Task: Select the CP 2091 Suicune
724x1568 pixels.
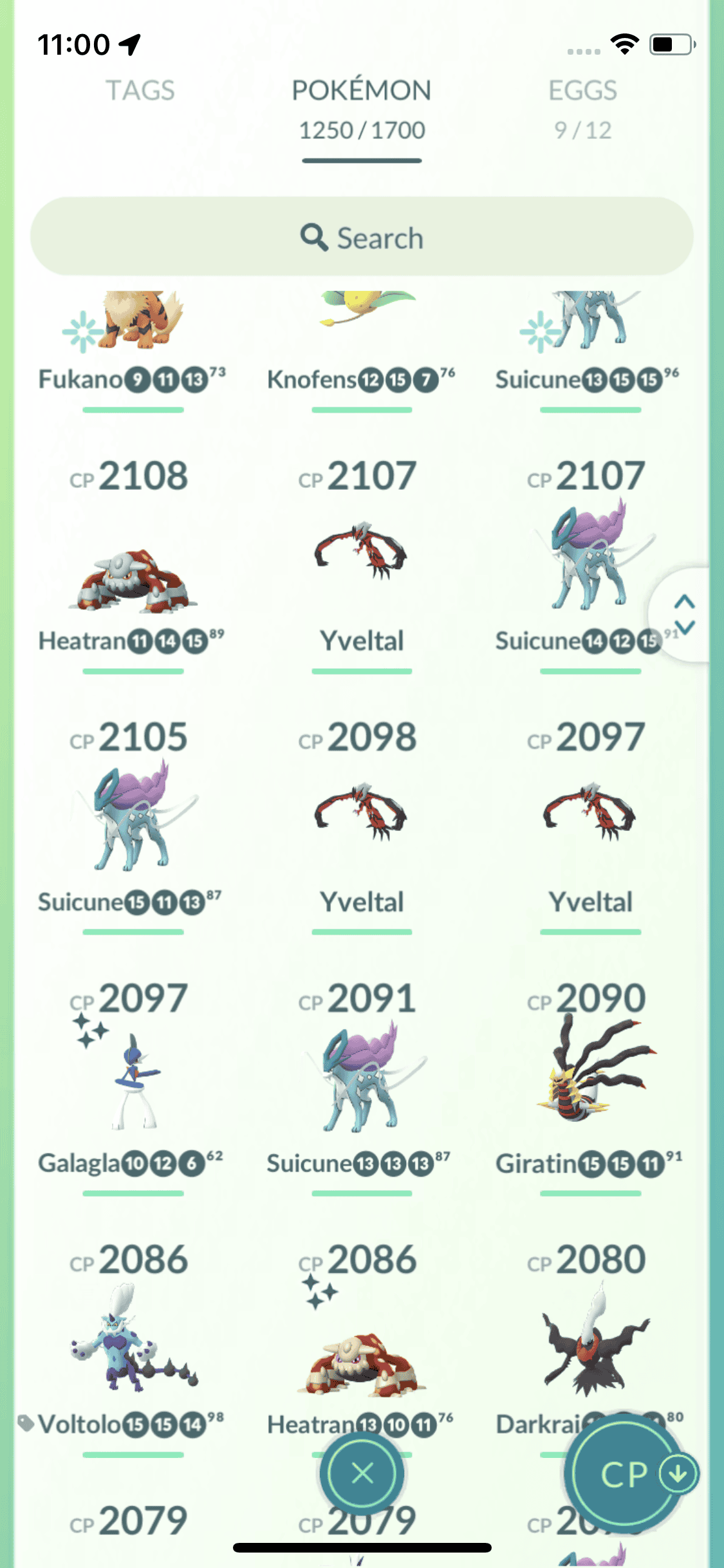Action: point(362,1081)
